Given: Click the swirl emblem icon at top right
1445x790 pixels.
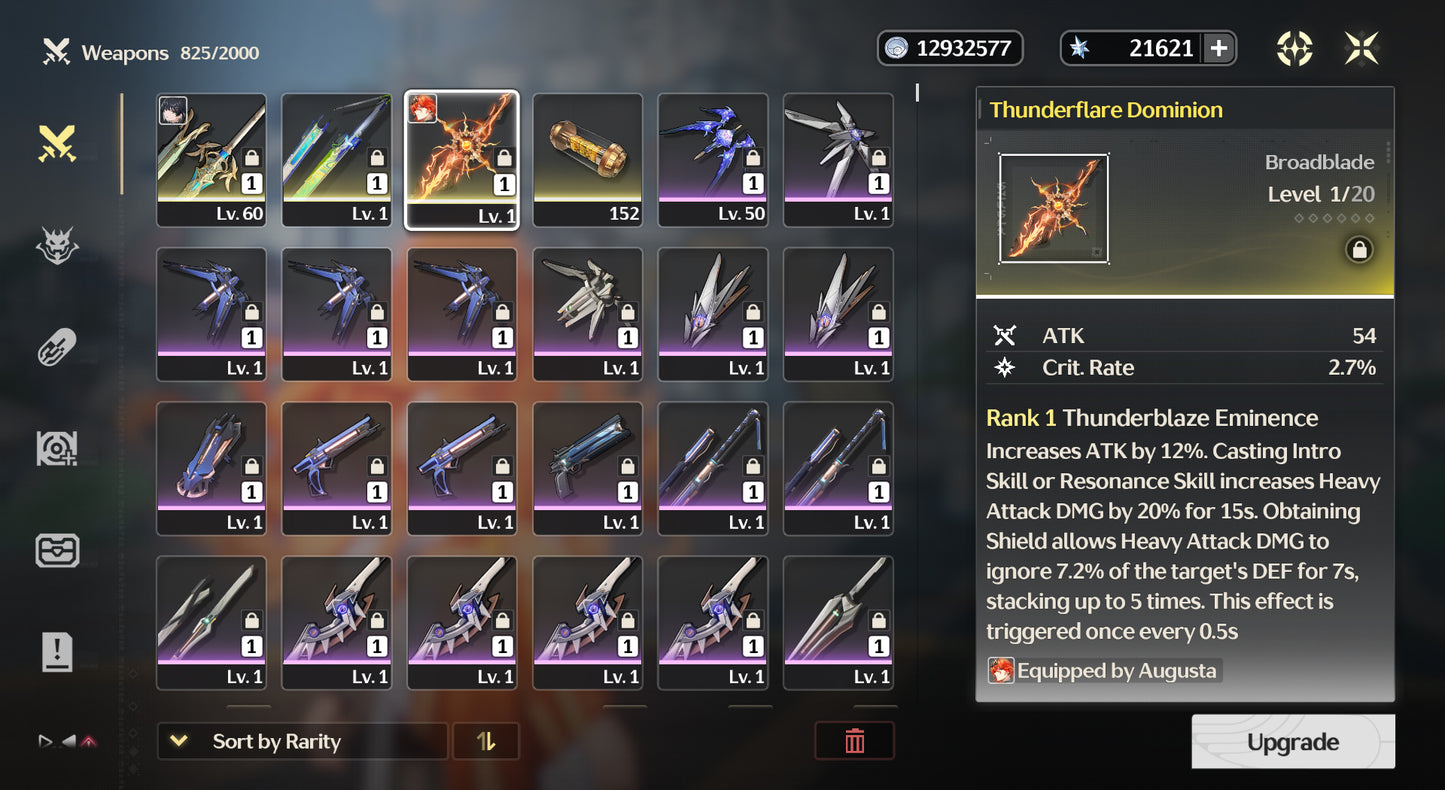Looking at the screenshot, I should (x=1295, y=47).
